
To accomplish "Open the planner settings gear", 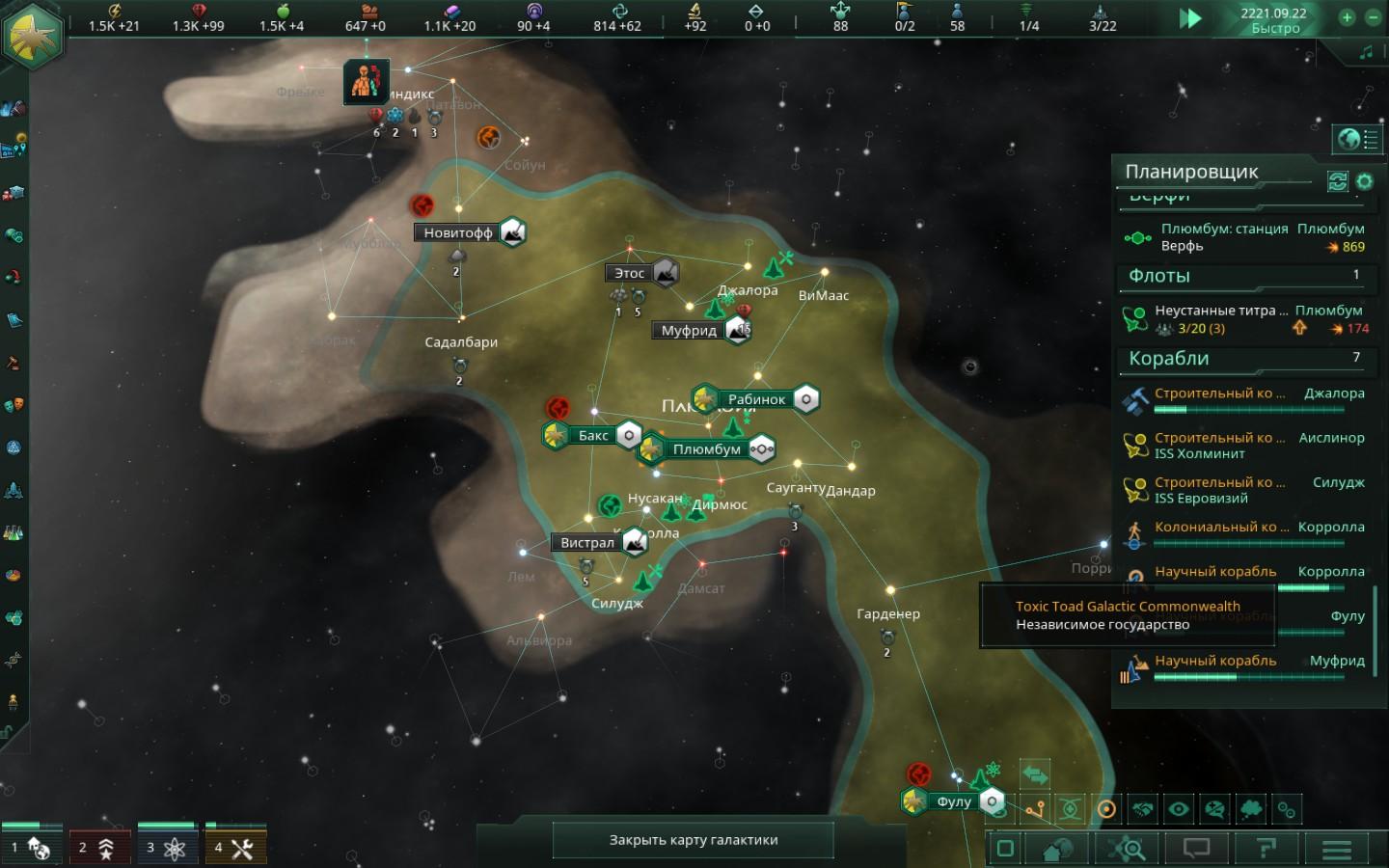I will tap(1365, 181).
